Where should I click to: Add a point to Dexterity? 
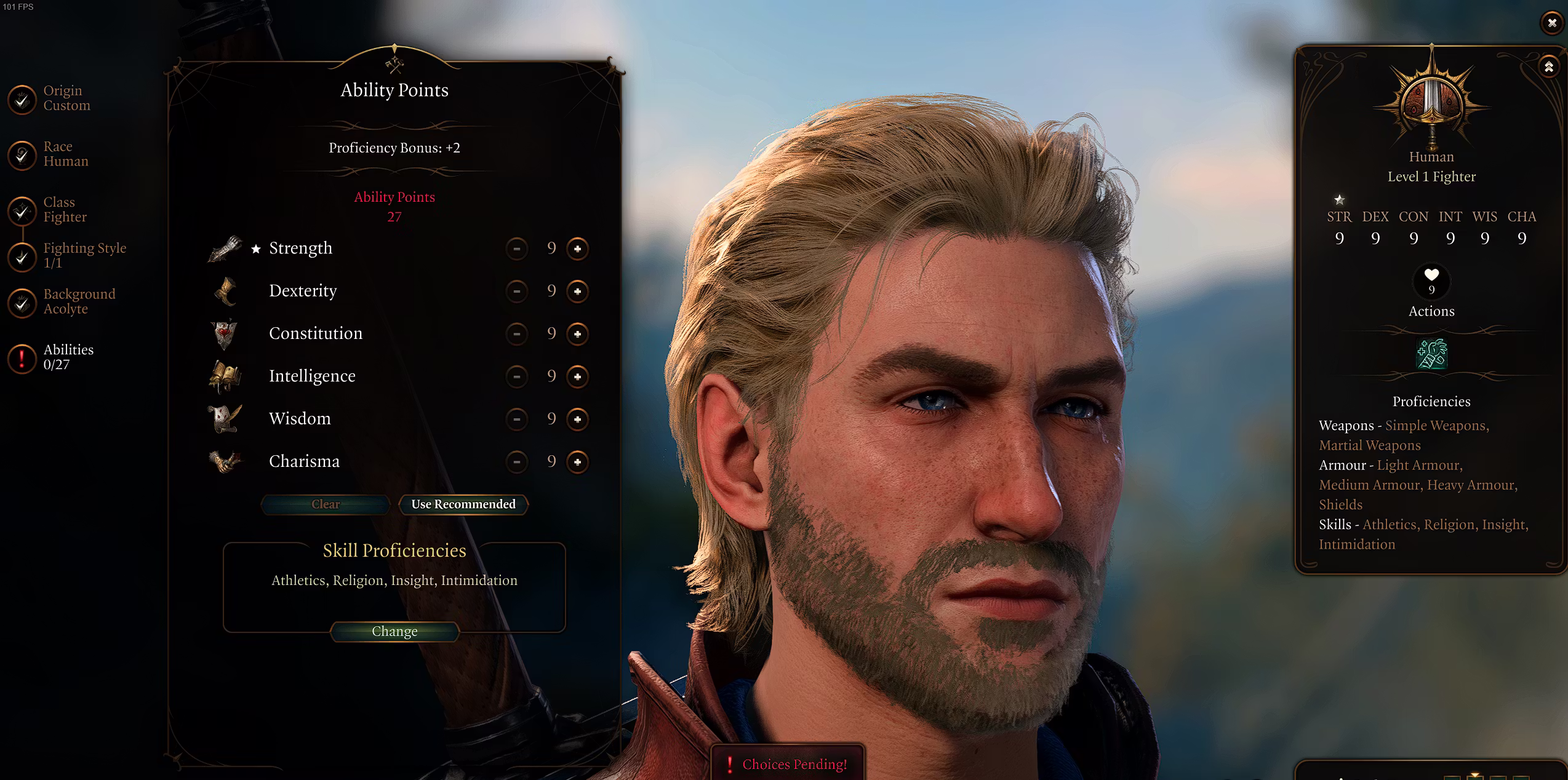point(577,291)
